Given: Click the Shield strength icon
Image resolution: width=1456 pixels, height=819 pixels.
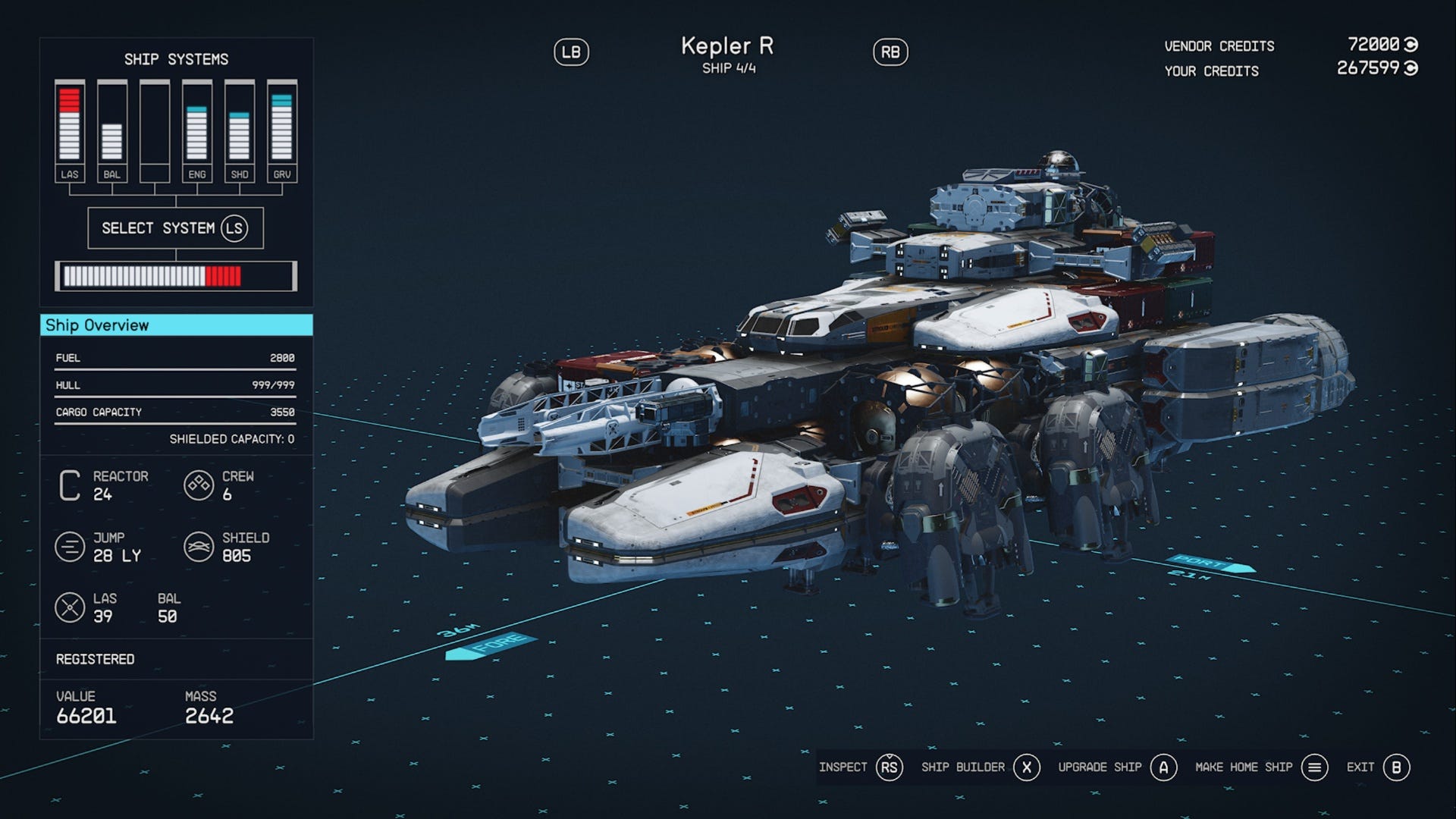Looking at the screenshot, I should click(199, 545).
